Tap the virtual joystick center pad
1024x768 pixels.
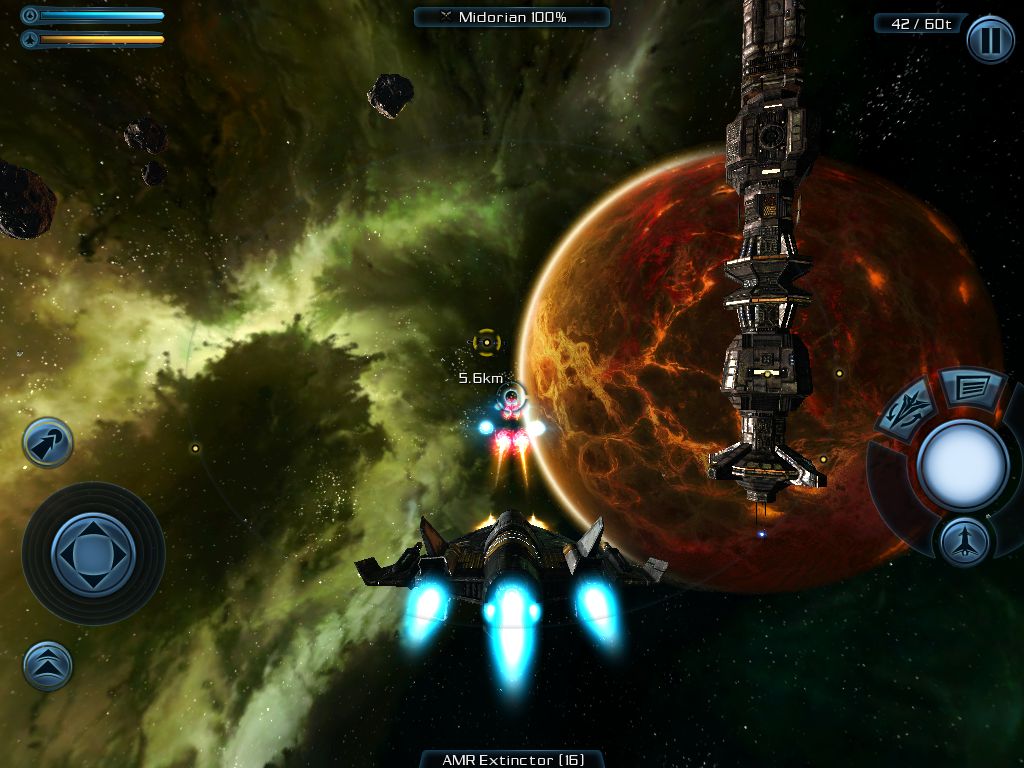[x=93, y=553]
